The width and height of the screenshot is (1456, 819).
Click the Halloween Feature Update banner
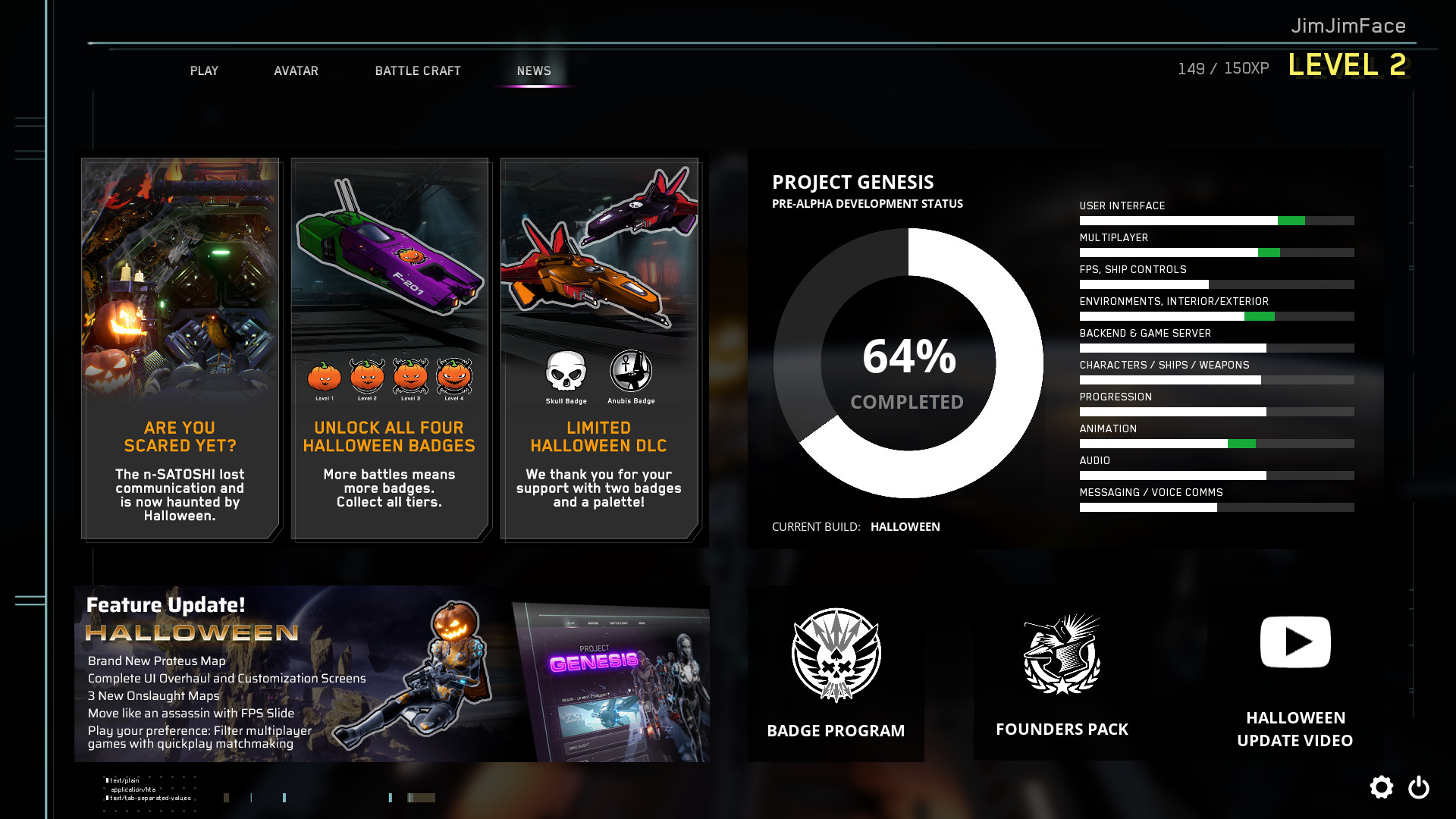[x=392, y=673]
